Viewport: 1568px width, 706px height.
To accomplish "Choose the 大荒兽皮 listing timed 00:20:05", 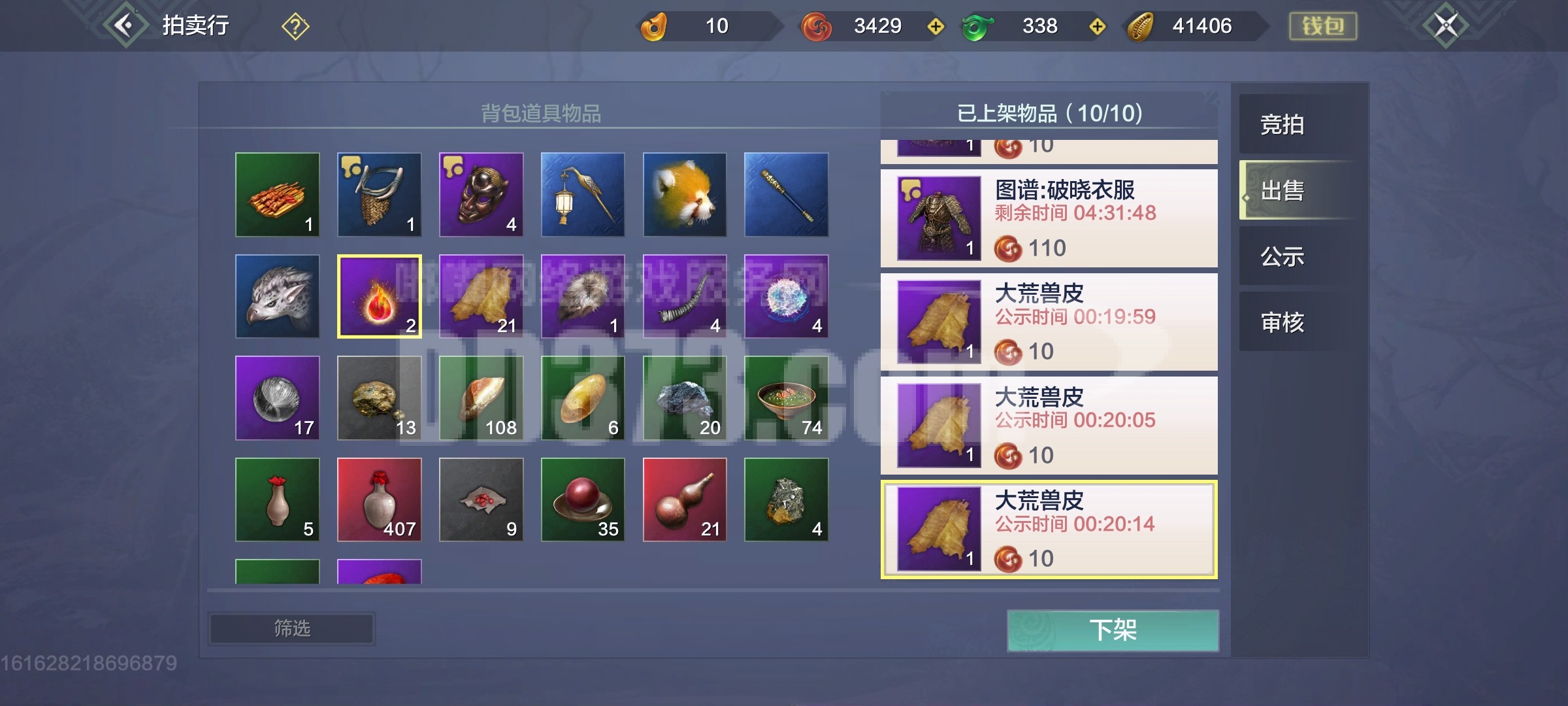I will coord(1049,425).
